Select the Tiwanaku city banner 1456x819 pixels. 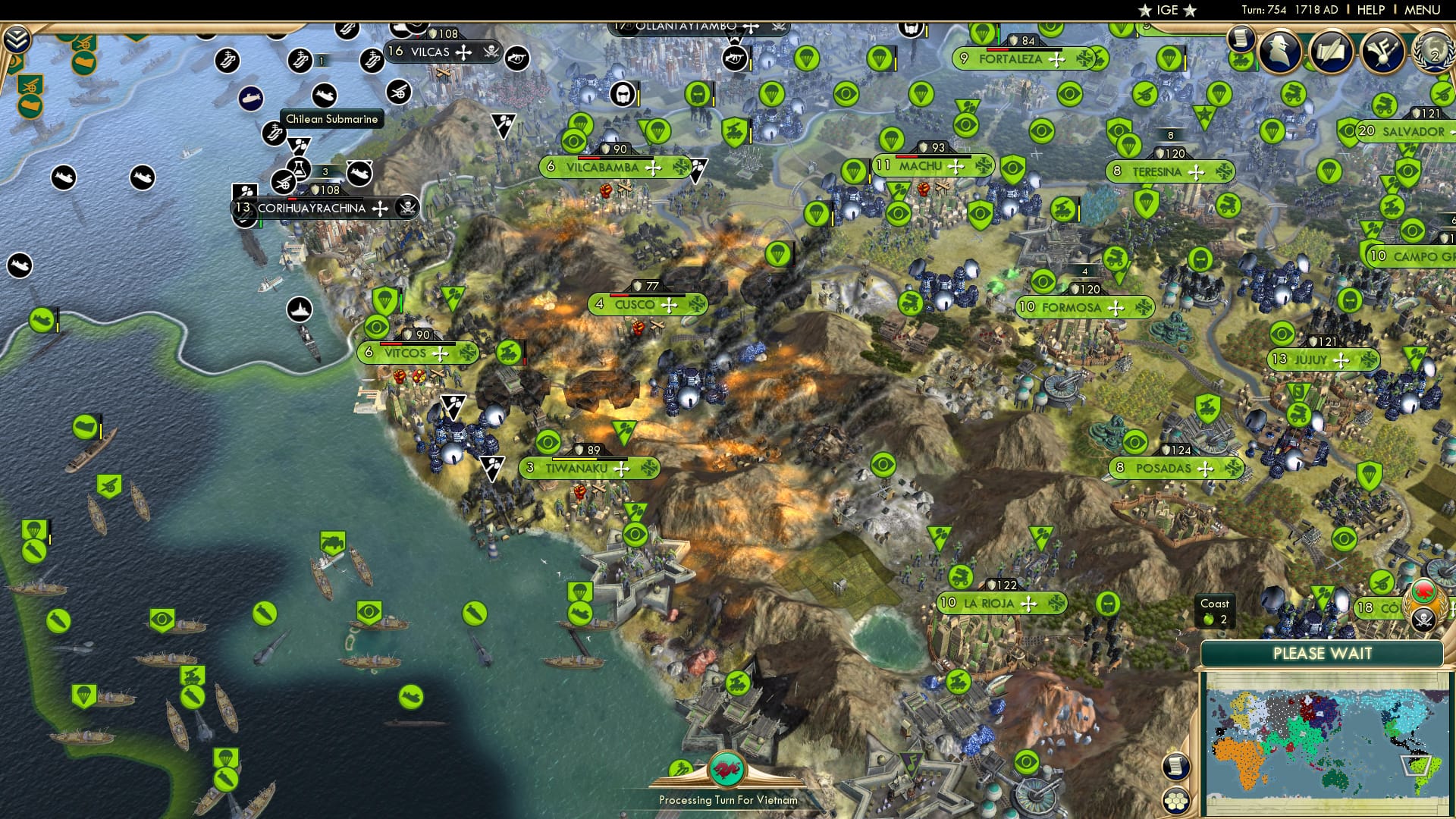pos(578,468)
